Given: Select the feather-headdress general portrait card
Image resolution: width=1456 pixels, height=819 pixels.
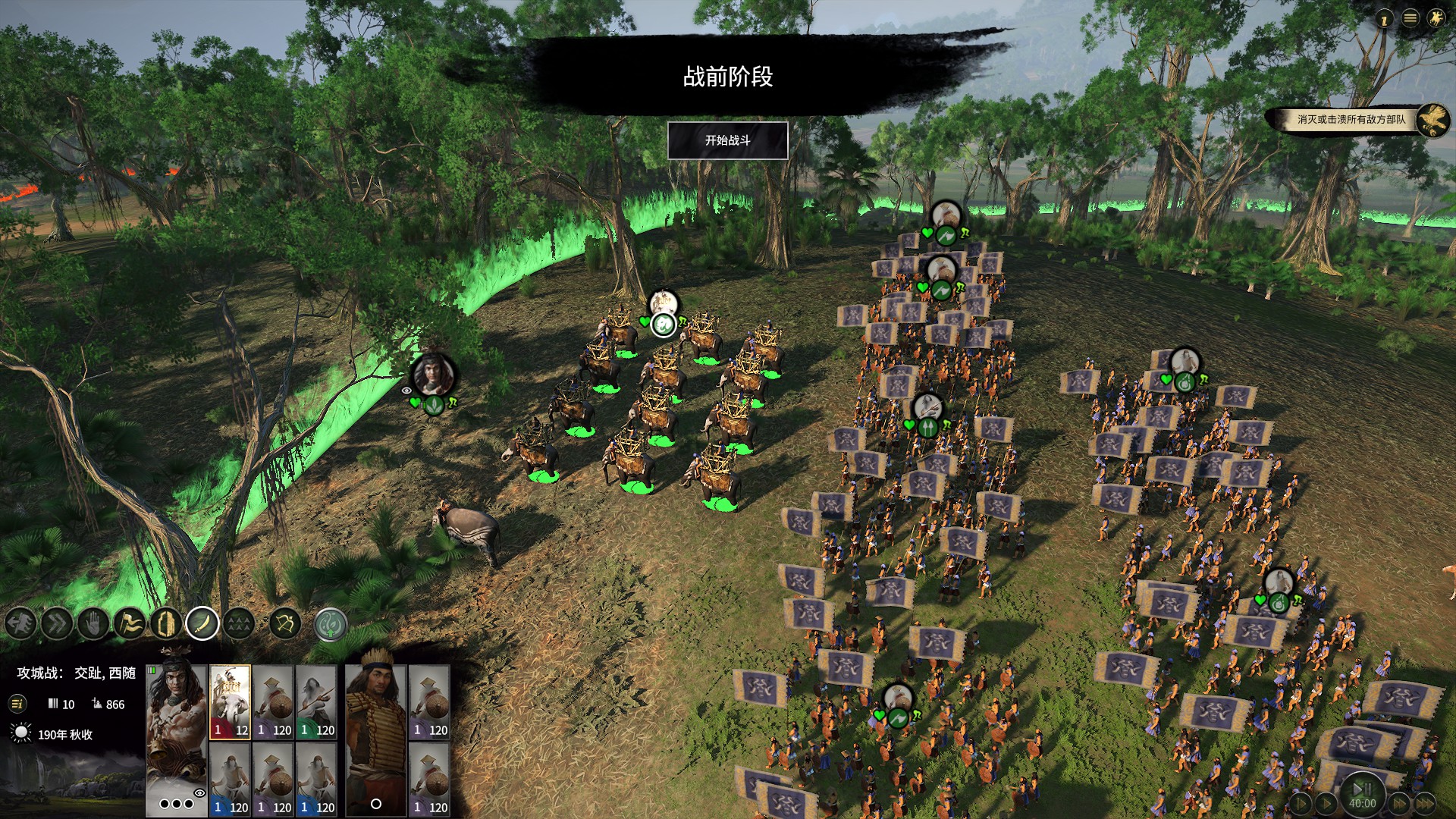Looking at the screenshot, I should [375, 728].
